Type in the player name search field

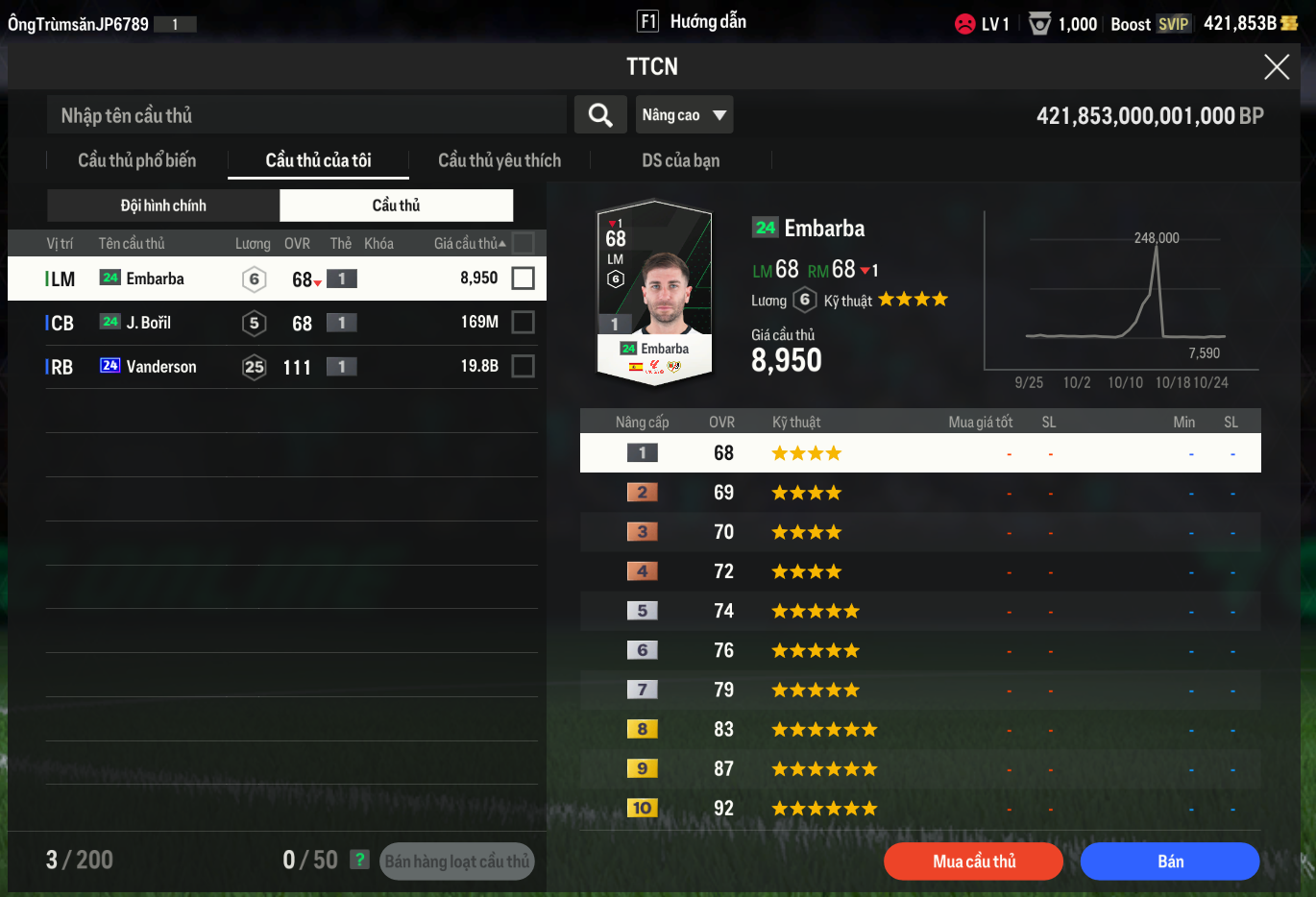tap(307, 115)
